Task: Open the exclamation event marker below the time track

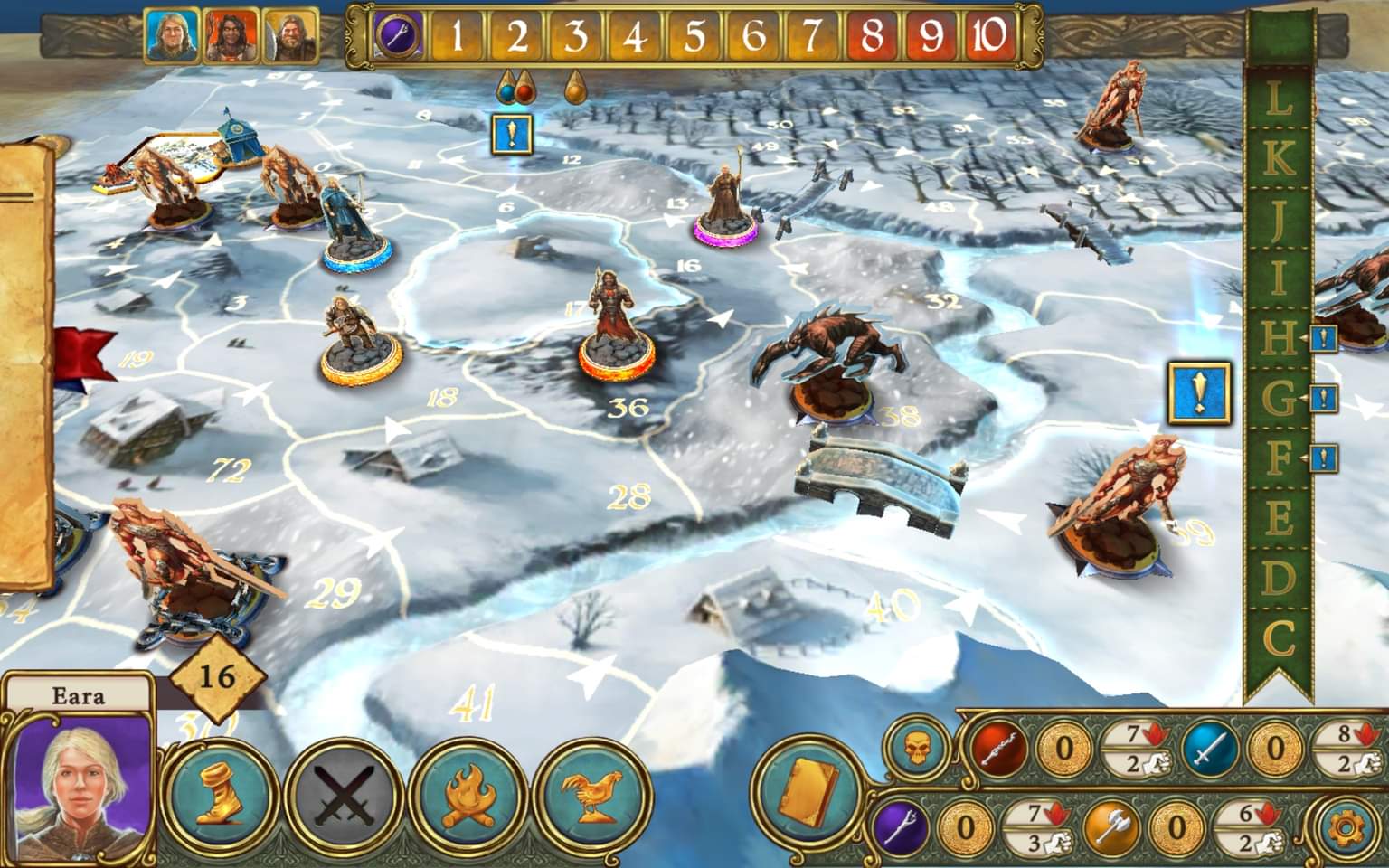Action: (x=512, y=135)
